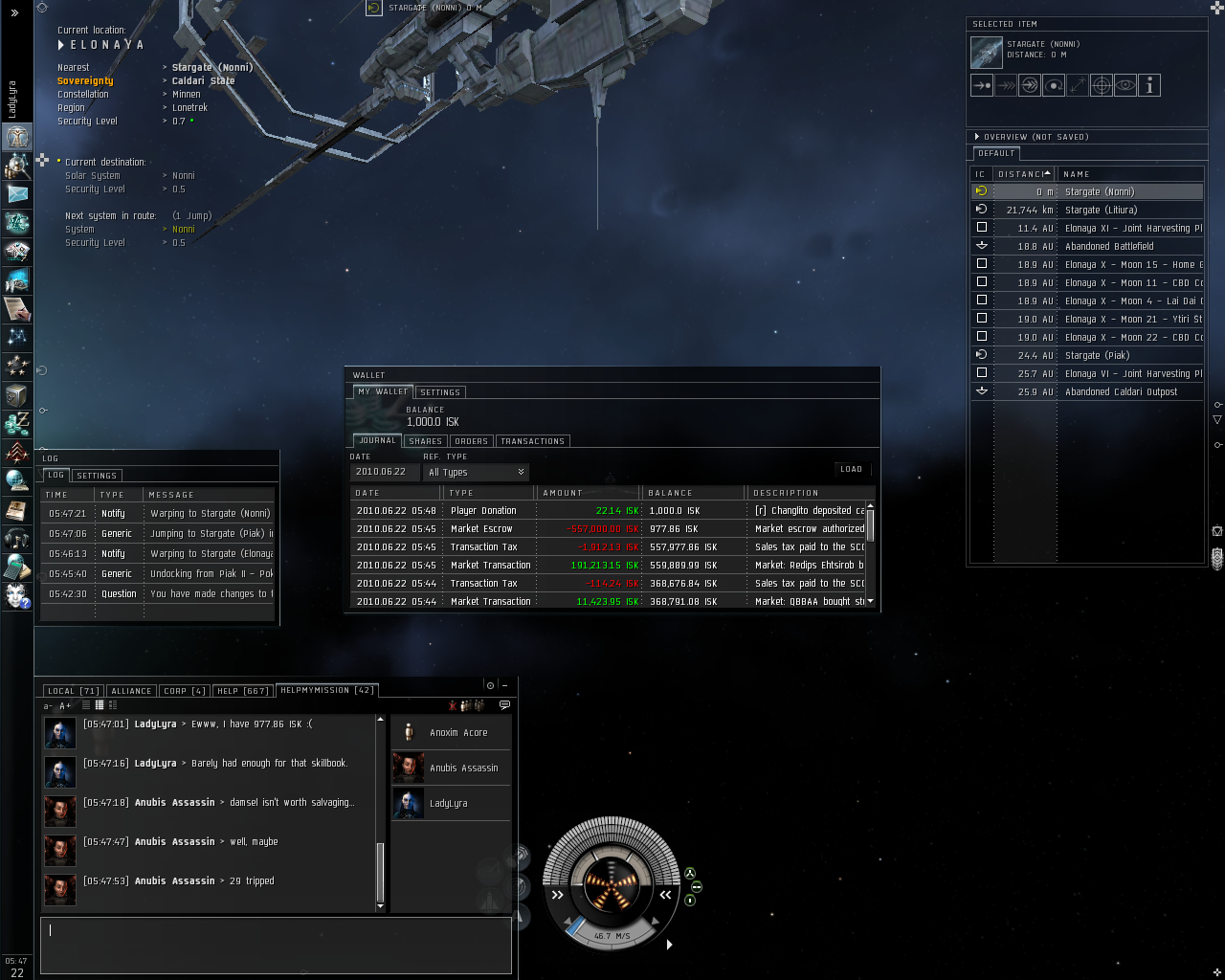Select the Corp chat tab
Image resolution: width=1225 pixels, height=980 pixels.
pyautogui.click(x=185, y=691)
